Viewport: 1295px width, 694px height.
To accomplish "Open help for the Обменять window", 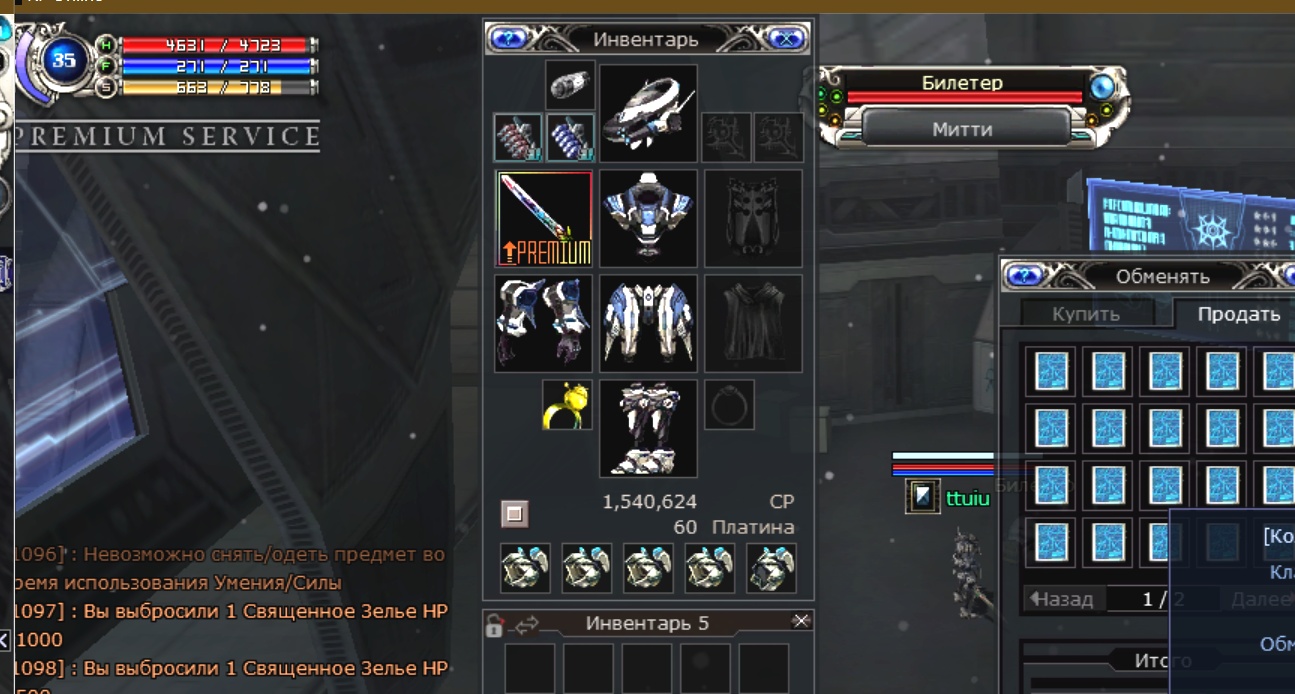I will click(1024, 275).
